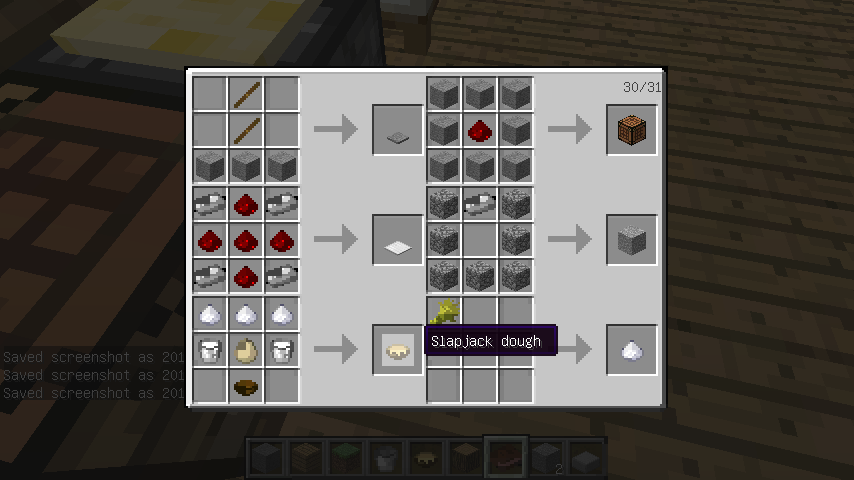Choose the gray stone pressure plate result
Image resolution: width=854 pixels, height=480 pixels.
point(398,130)
